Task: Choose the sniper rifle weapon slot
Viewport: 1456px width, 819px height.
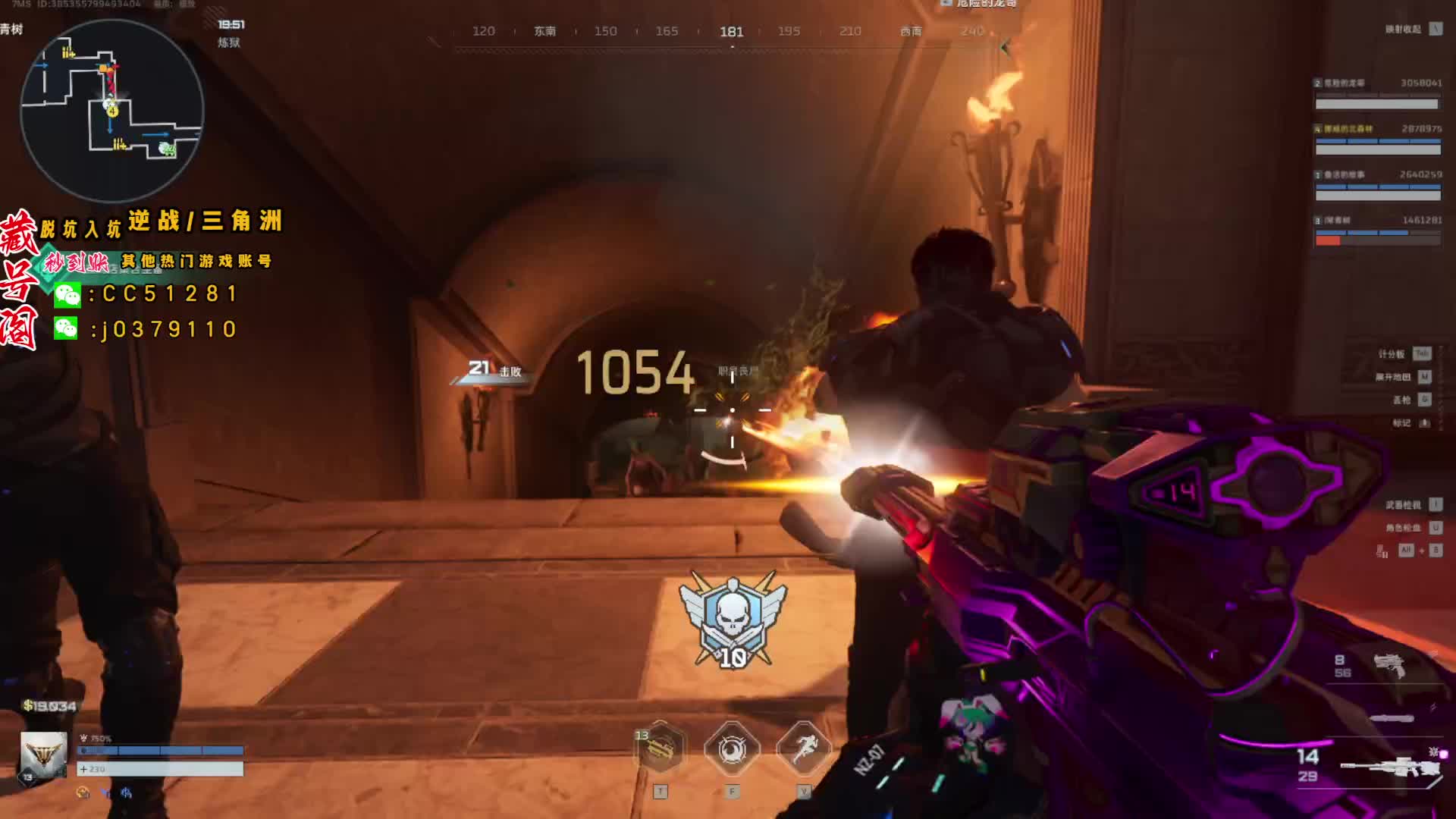Action: coord(1389,767)
